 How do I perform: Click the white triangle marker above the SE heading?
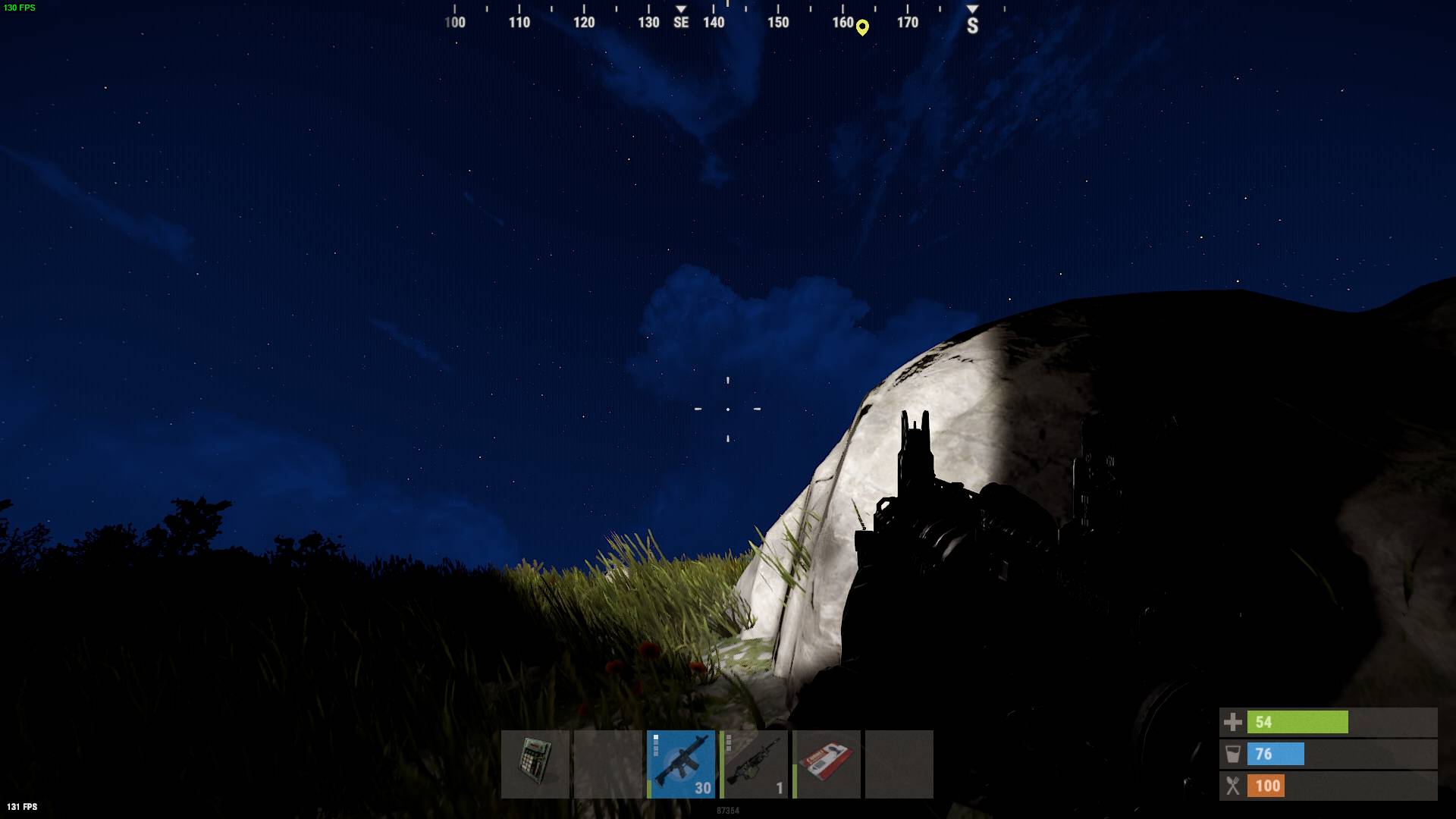681,9
